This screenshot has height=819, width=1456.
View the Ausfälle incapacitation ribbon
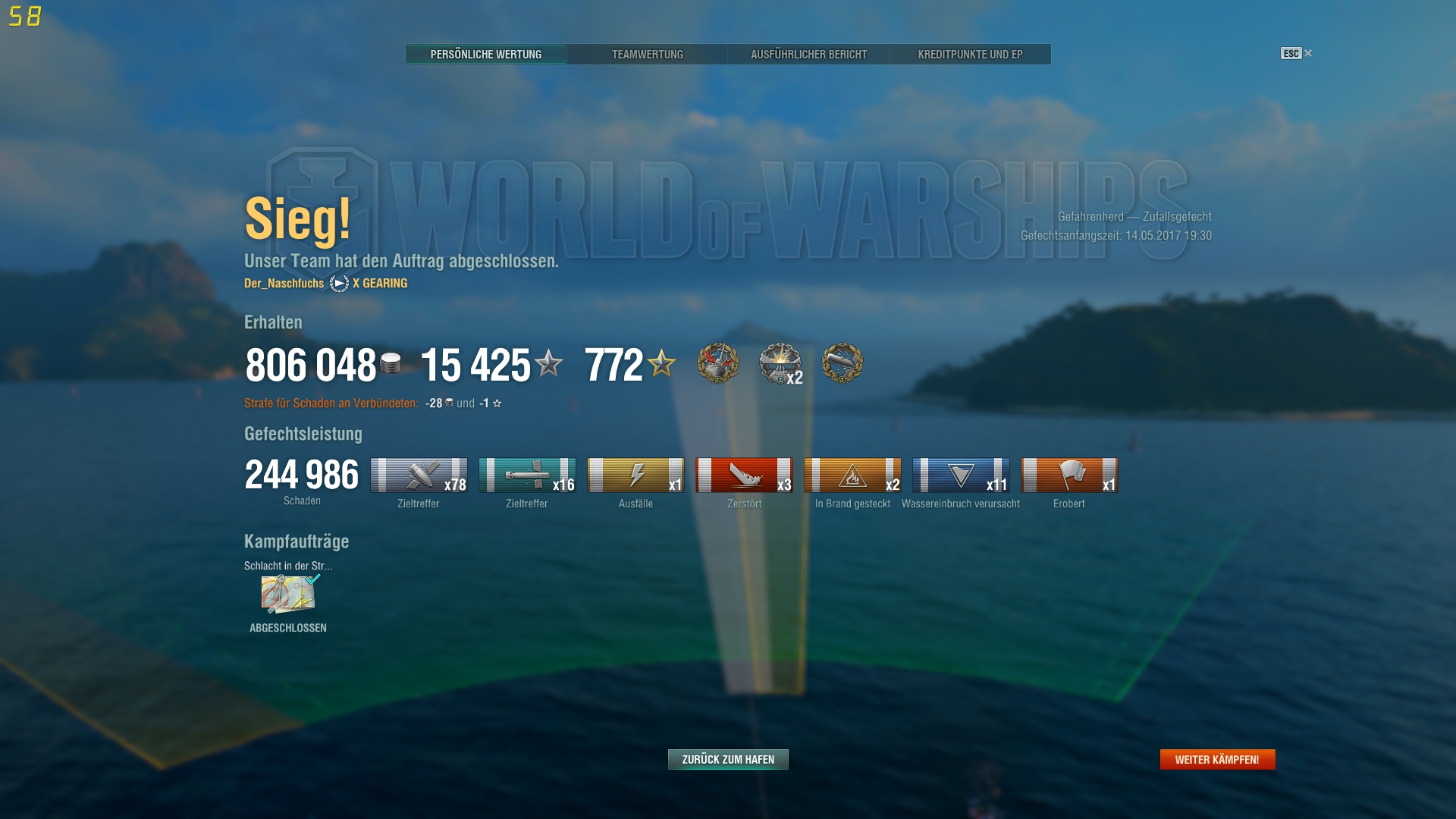[635, 475]
